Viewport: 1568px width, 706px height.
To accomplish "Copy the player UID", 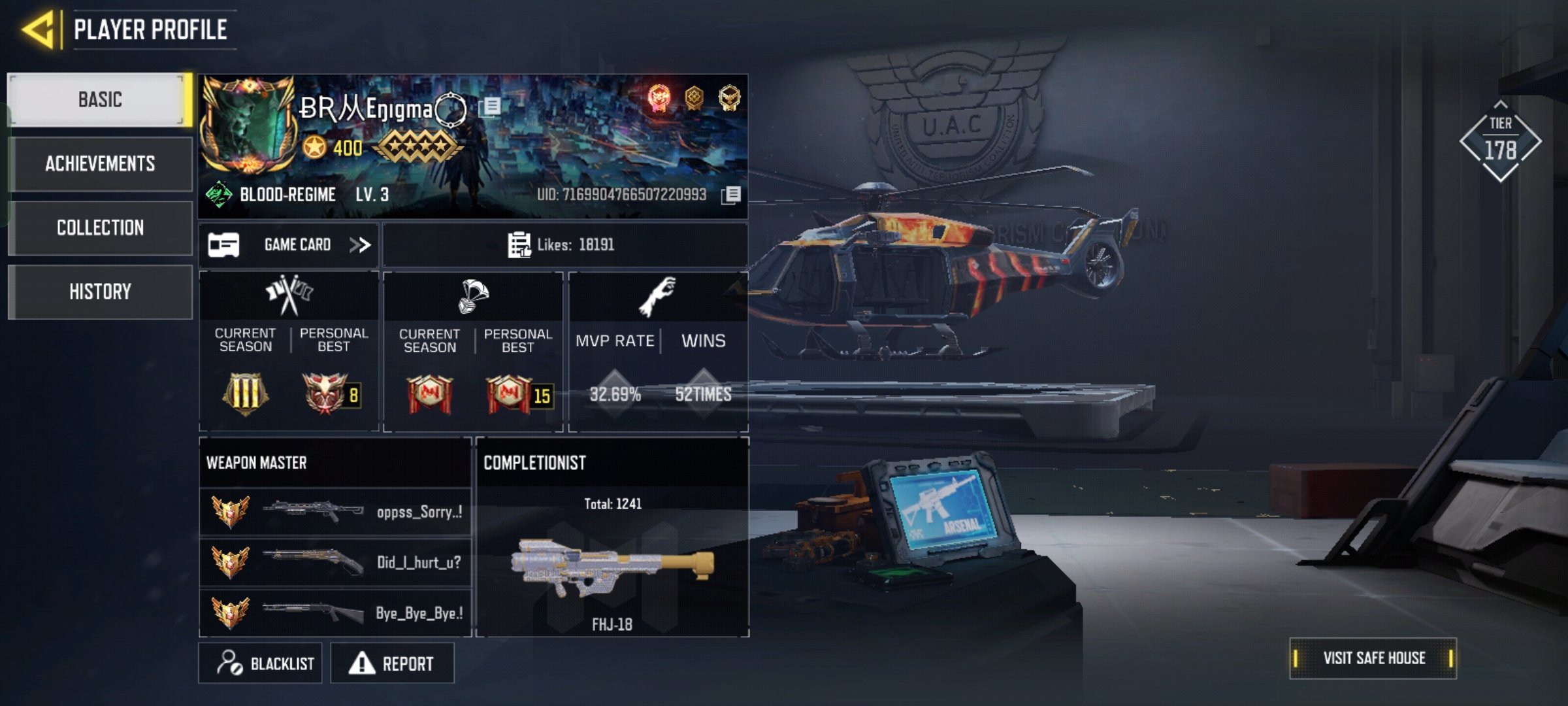I will (x=732, y=195).
